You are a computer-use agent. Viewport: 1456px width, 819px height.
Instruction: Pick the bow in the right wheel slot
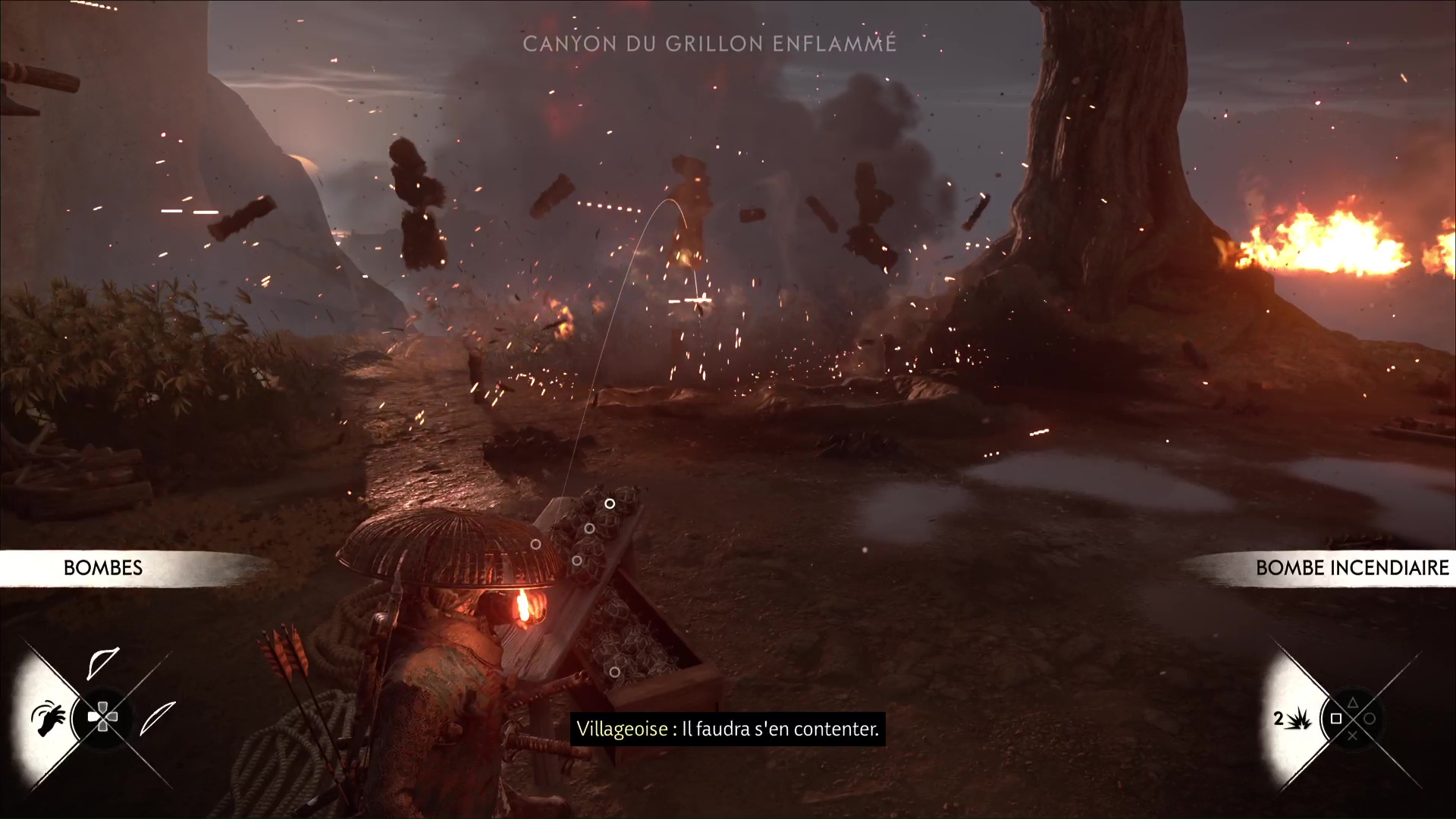[x=157, y=718]
